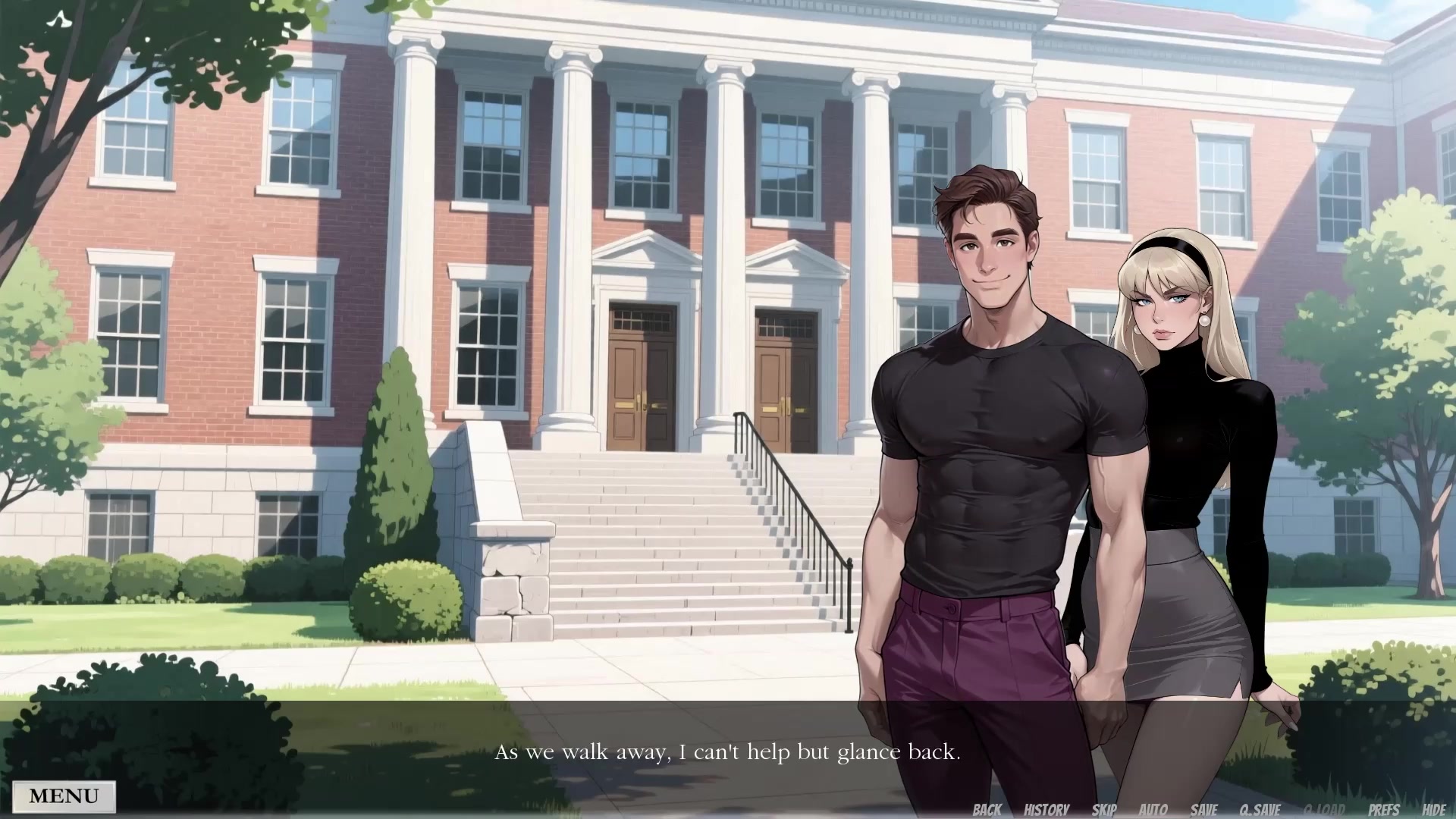
Task: Enable SKIP mode
Action: click(x=1103, y=808)
